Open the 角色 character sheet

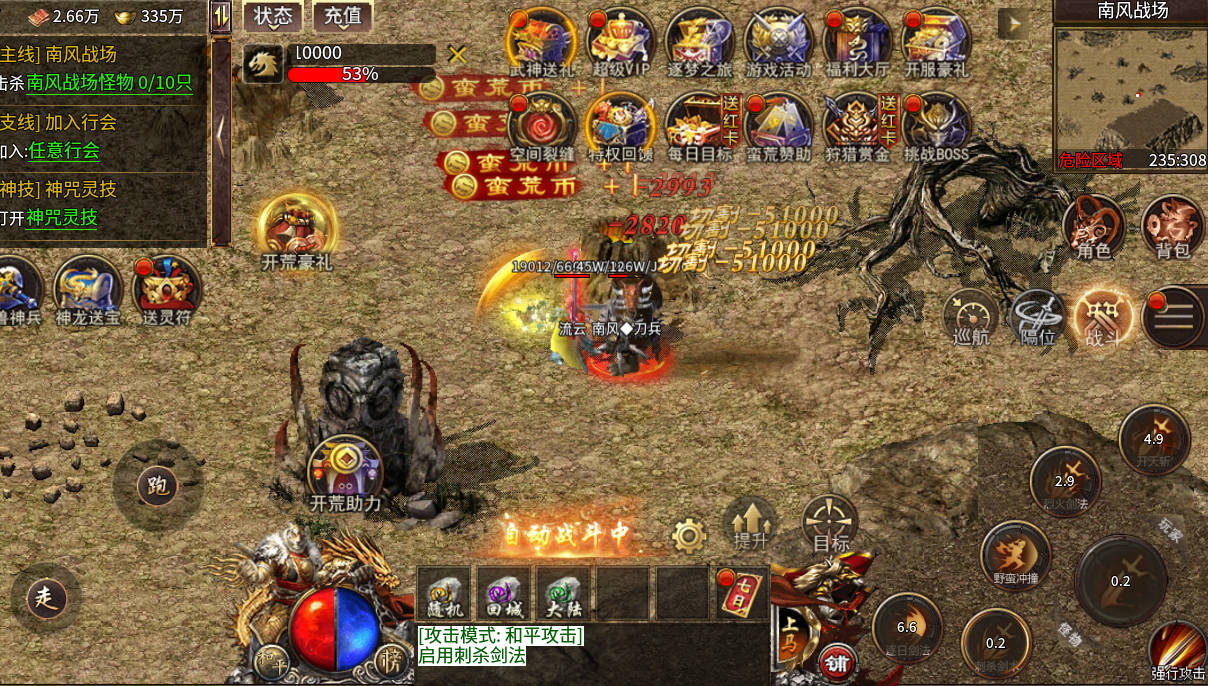coord(1093,227)
